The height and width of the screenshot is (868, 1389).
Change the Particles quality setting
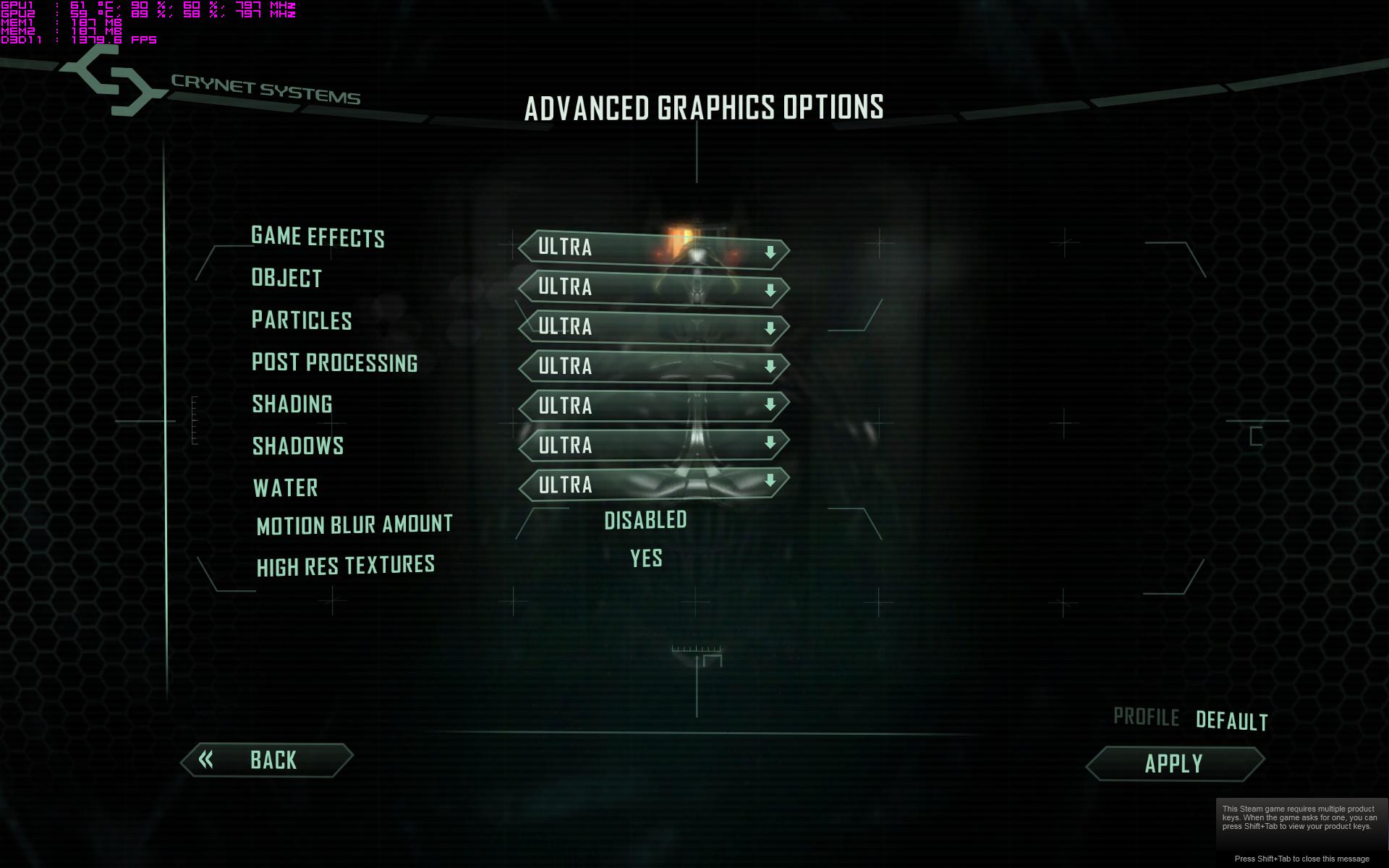click(x=653, y=328)
